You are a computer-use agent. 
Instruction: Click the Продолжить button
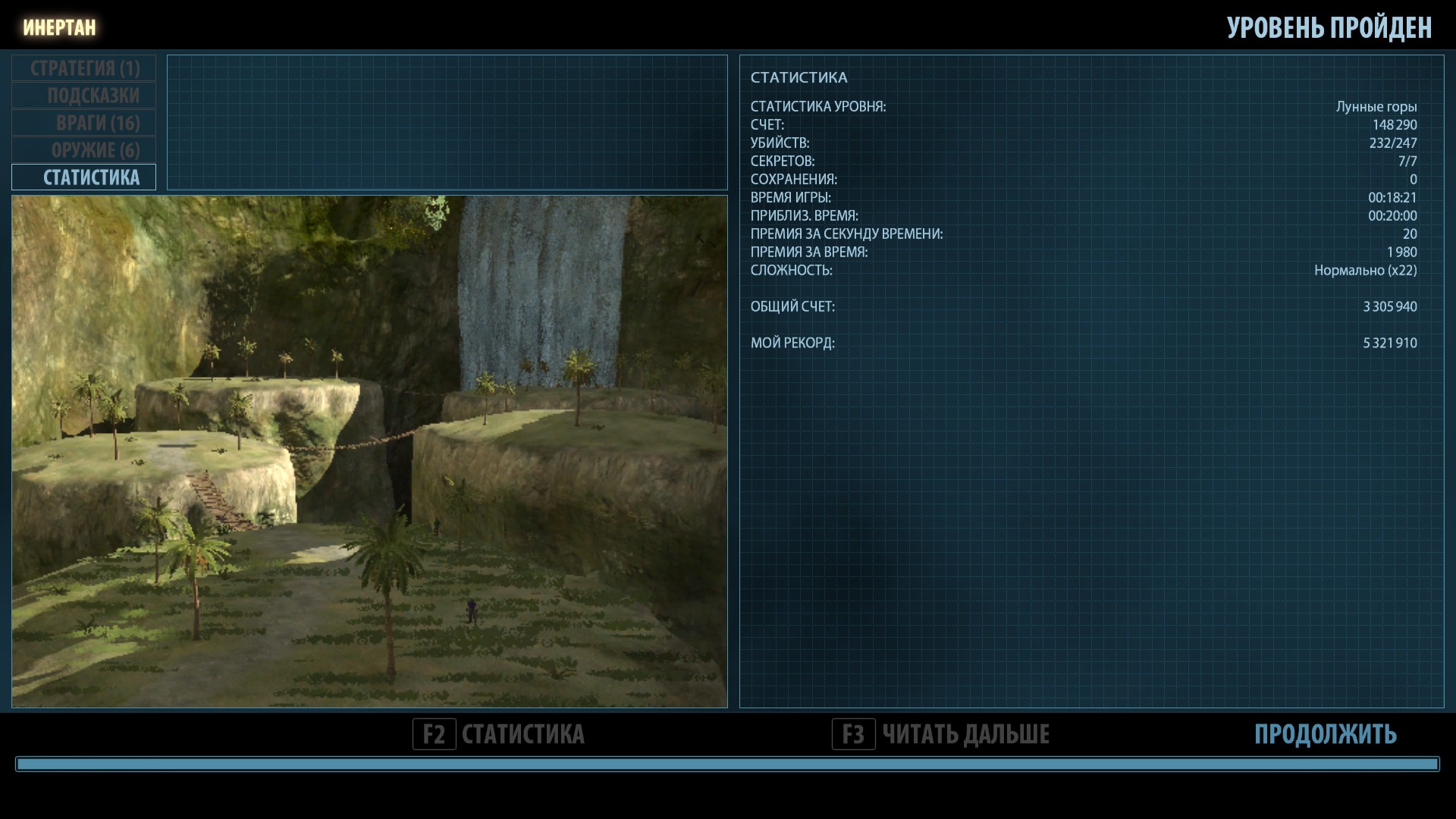point(1324,734)
